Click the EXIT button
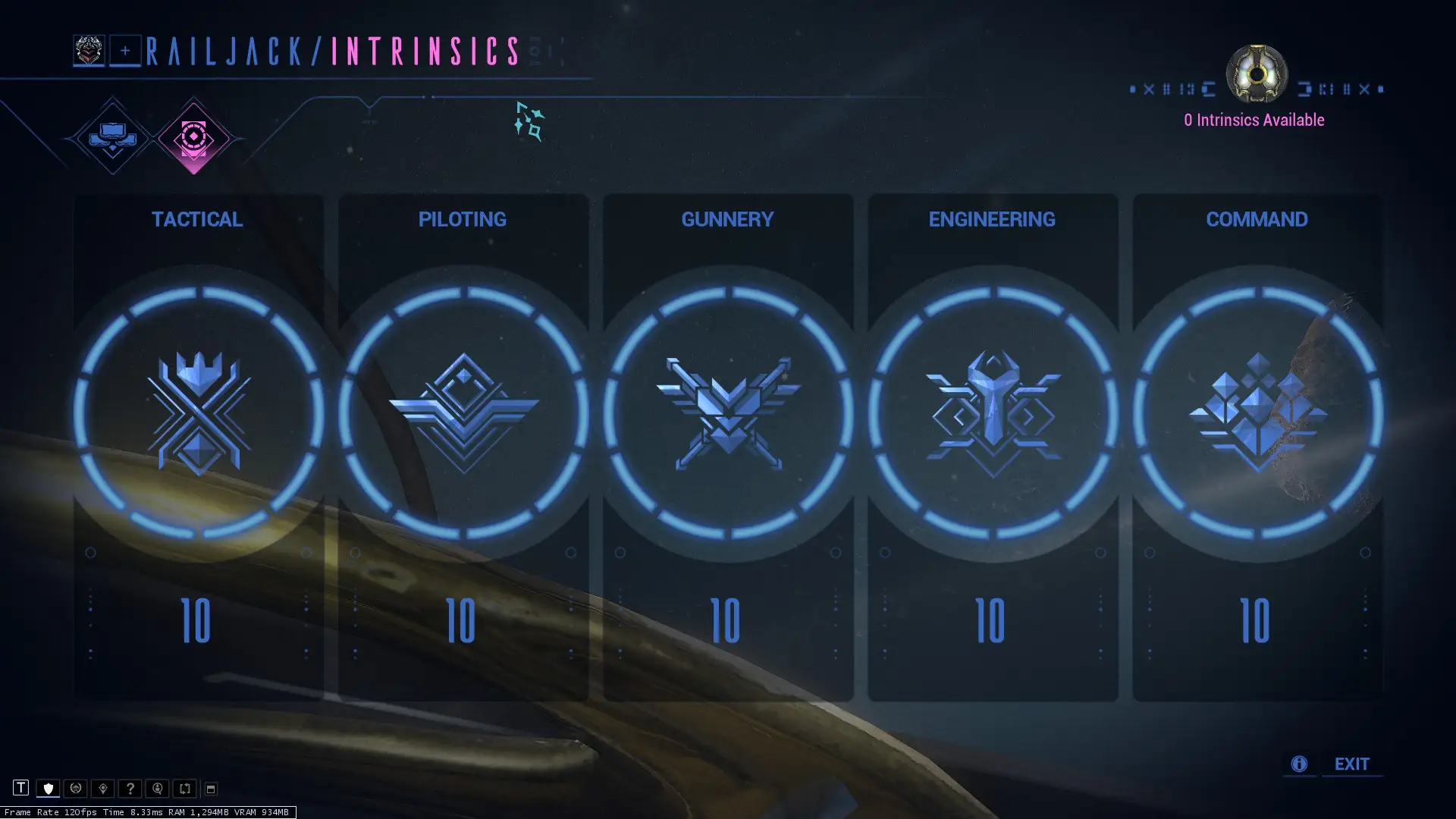This screenshot has width=1456, height=819. [x=1352, y=764]
